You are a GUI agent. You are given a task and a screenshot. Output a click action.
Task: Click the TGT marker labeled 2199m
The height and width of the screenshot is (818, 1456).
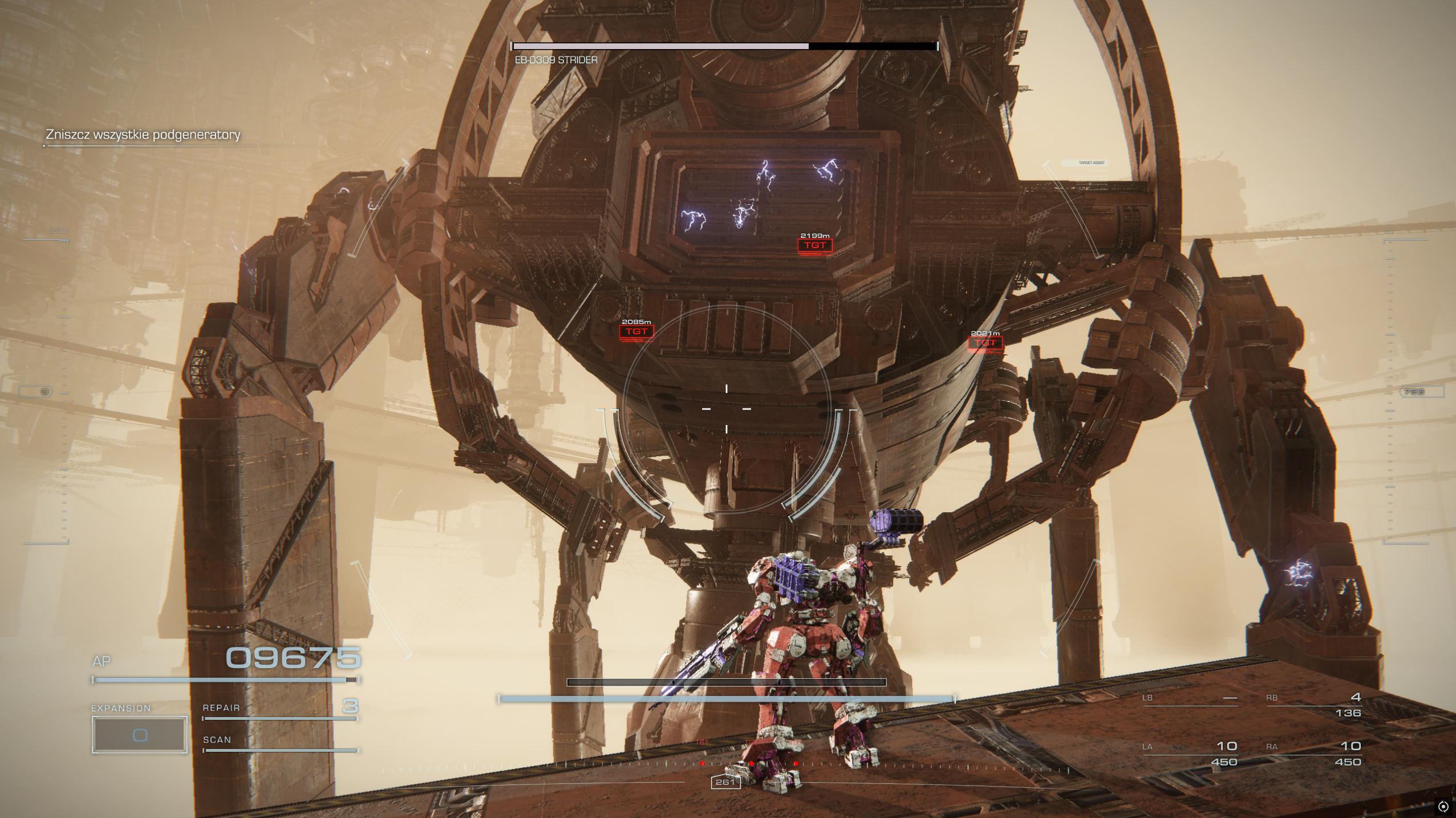tap(815, 245)
